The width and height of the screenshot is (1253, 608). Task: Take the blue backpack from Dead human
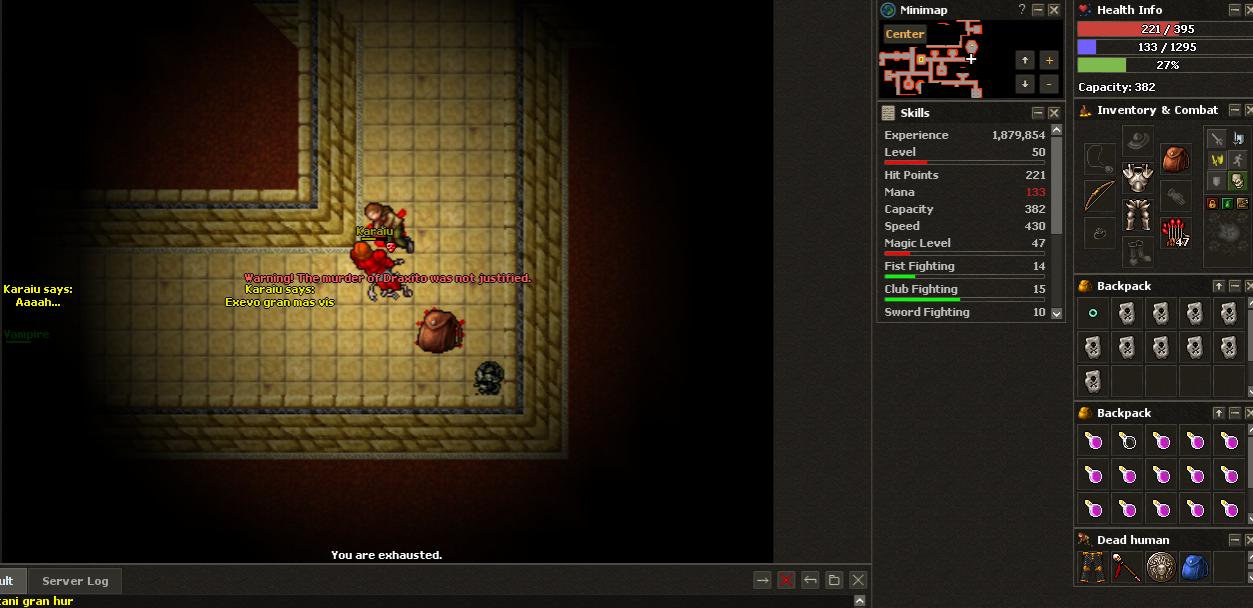(x=1195, y=567)
